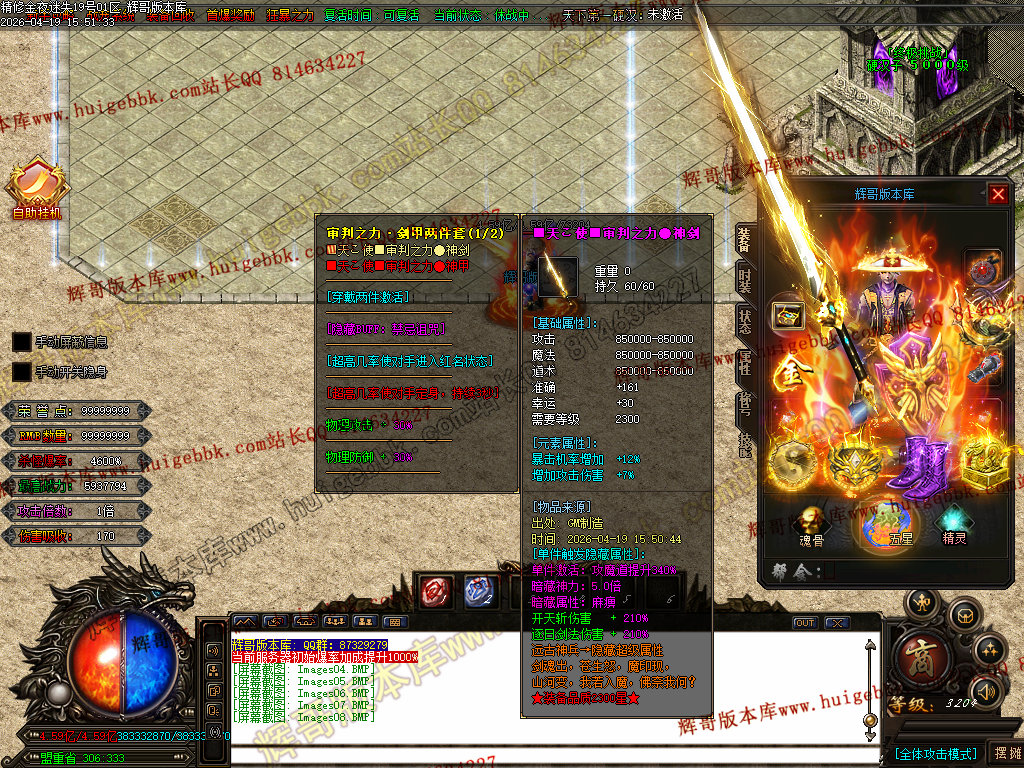Image resolution: width=1024 pixels, height=768 pixels.
Task: Use the blue potion hotbar slot
Action: point(480,591)
